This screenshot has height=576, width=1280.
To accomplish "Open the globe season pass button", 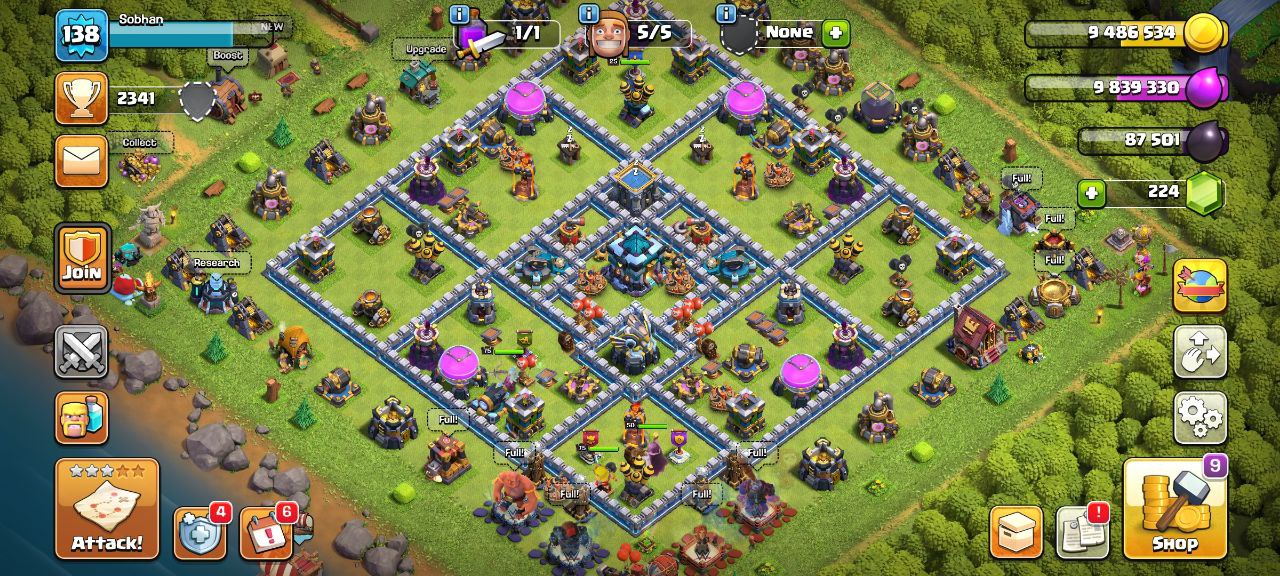I will [1200, 285].
